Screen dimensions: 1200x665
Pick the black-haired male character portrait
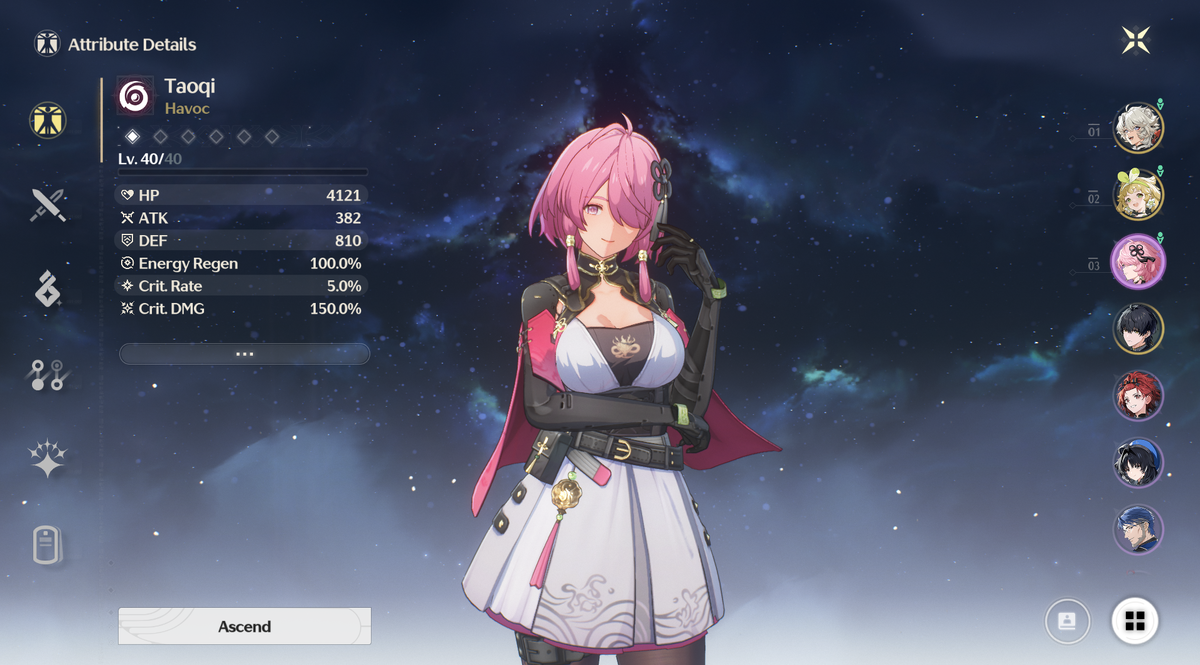(x=1138, y=328)
